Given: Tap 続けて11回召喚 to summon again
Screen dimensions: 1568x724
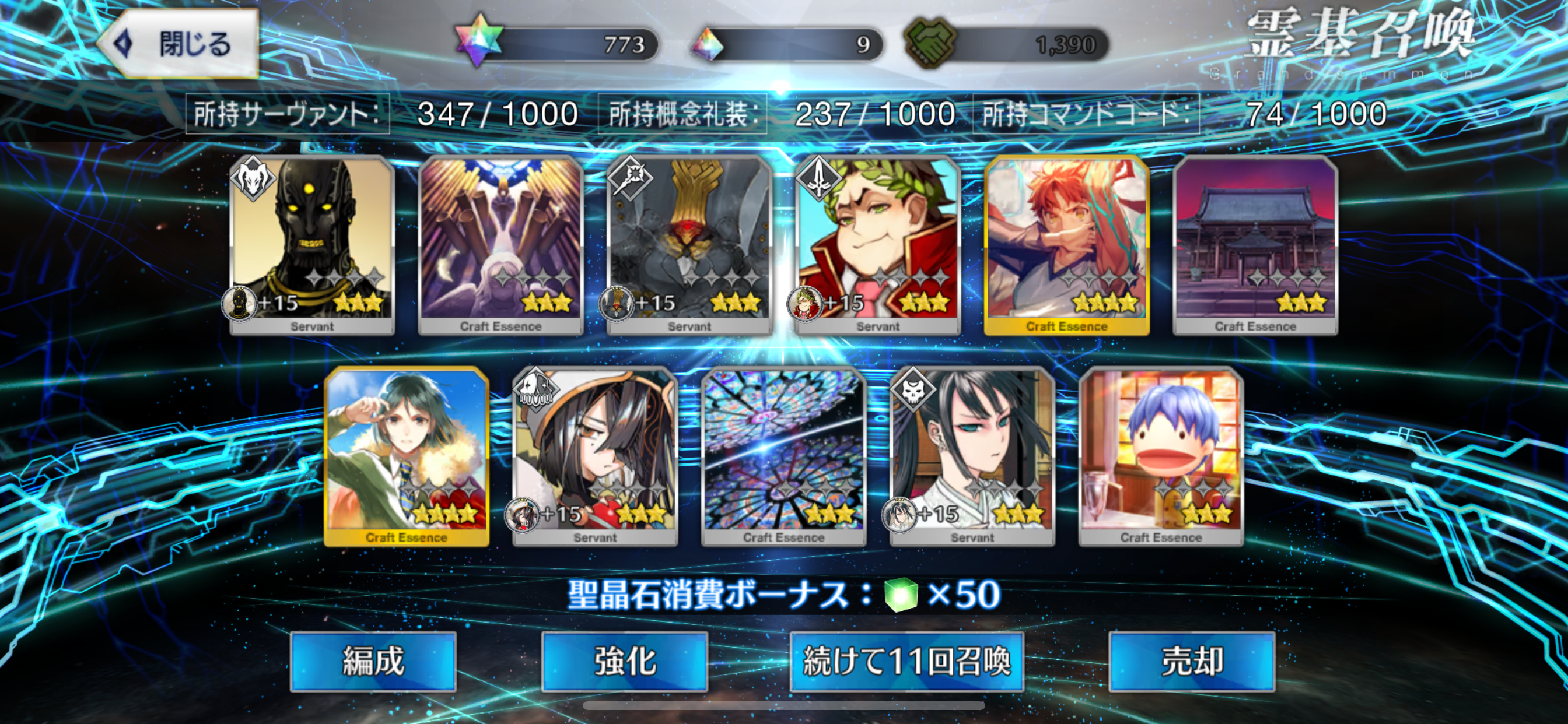Looking at the screenshot, I should 907,660.
